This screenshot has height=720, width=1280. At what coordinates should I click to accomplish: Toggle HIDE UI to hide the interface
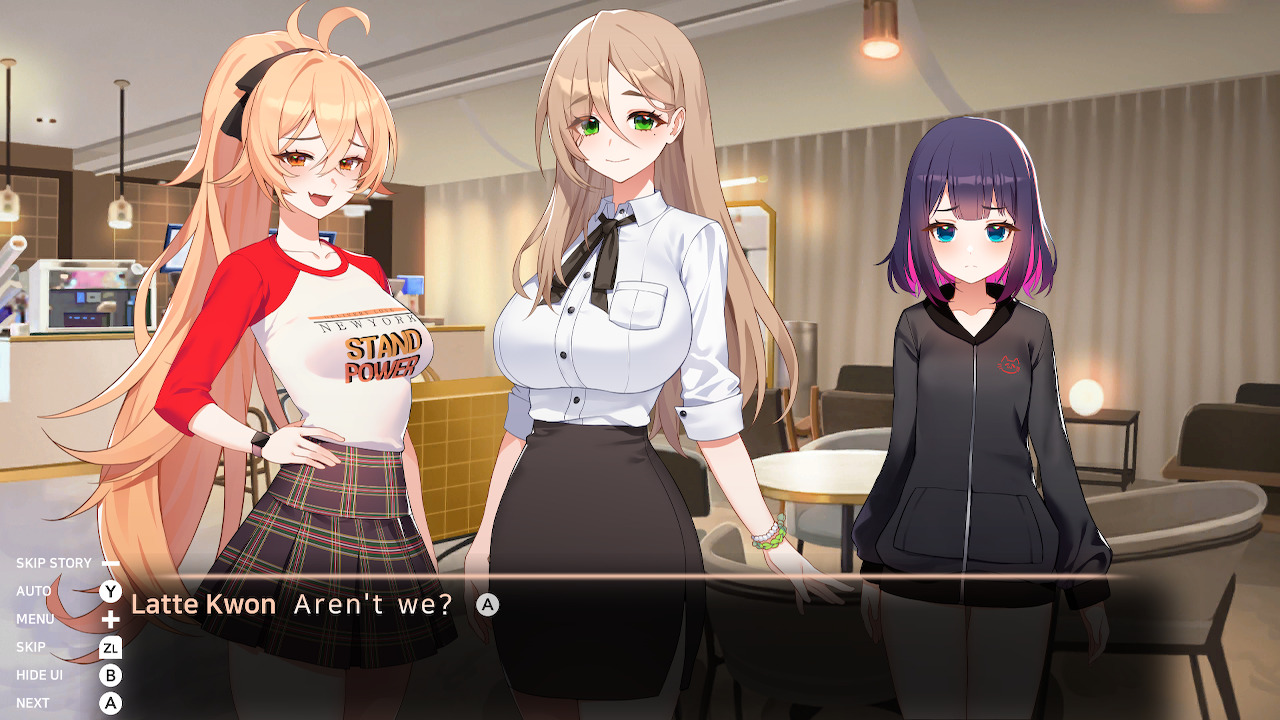(40, 675)
